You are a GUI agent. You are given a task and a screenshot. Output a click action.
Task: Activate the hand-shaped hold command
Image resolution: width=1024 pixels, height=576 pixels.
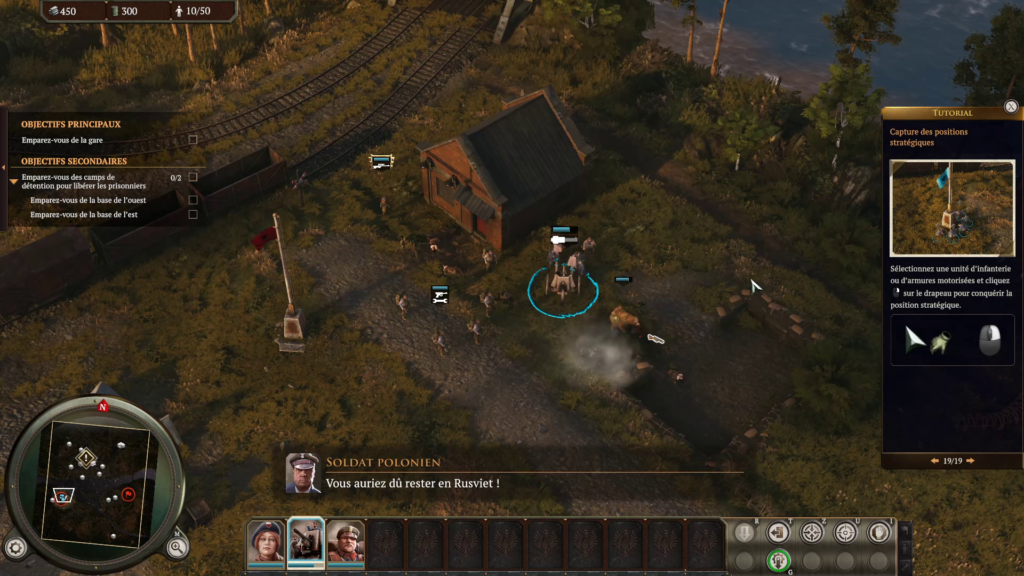click(879, 533)
